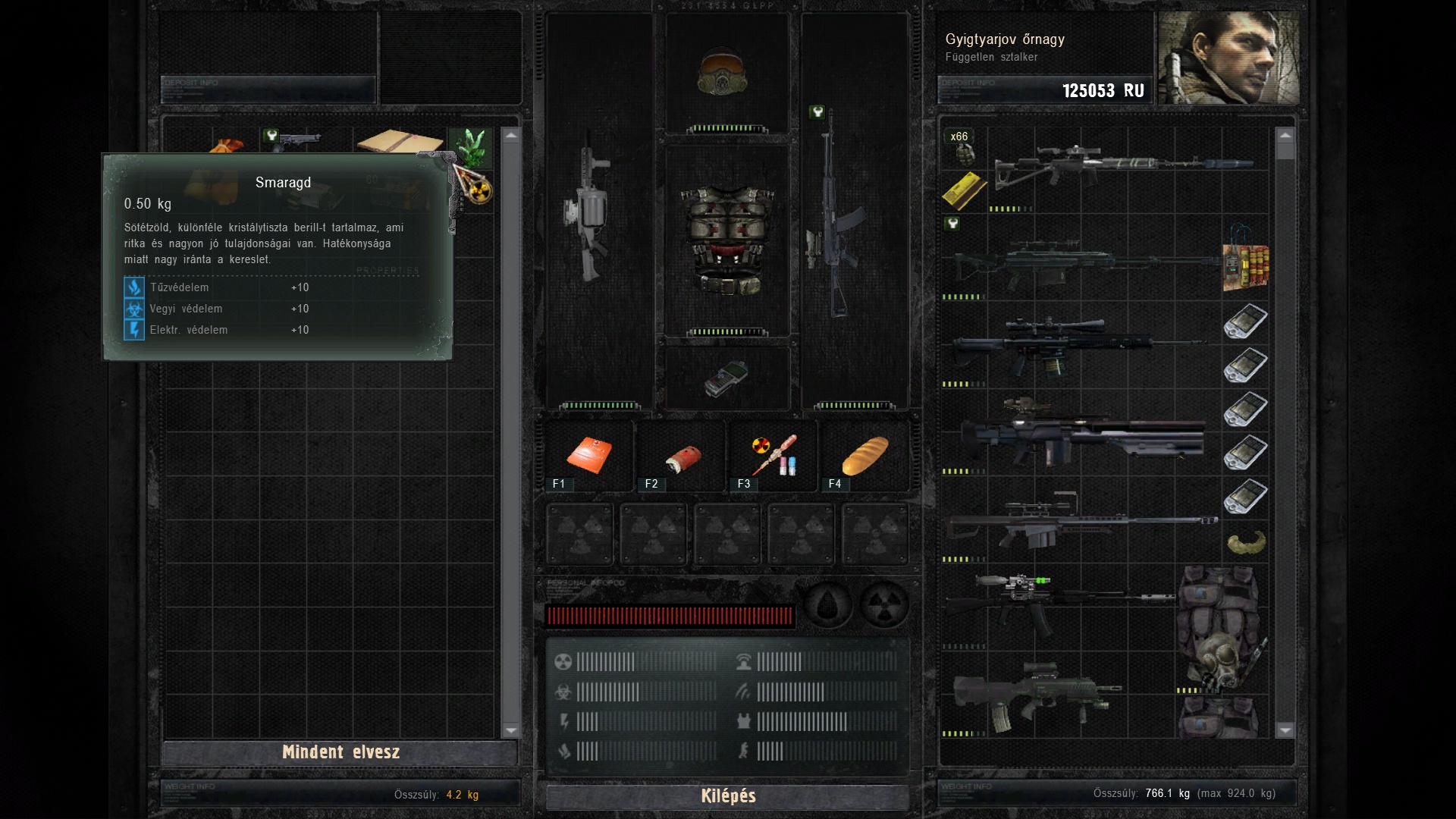Select the equipped detector device slot
Viewport: 1456px width, 819px height.
coord(726,378)
